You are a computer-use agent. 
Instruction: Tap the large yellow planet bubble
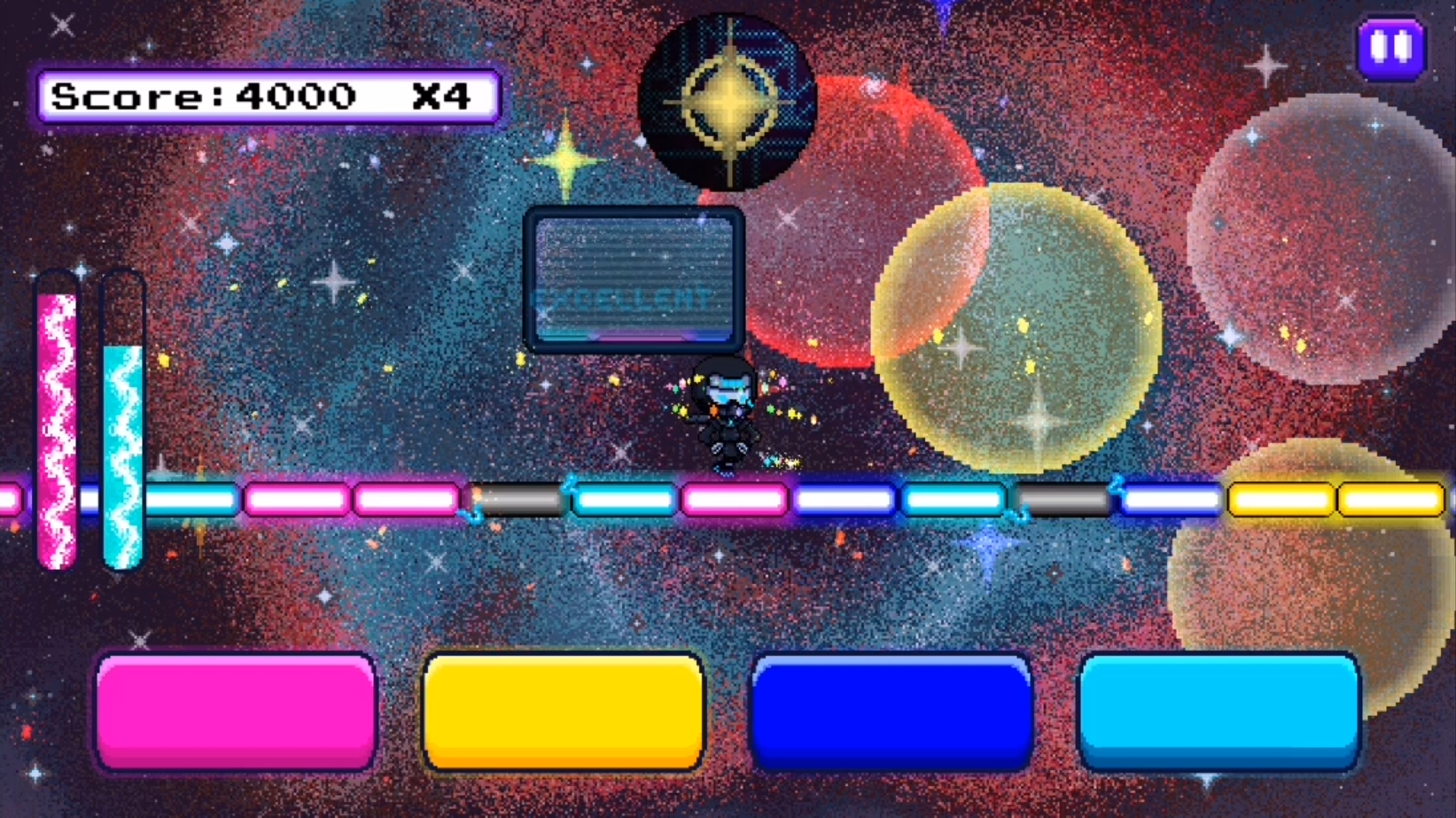pos(1019,328)
